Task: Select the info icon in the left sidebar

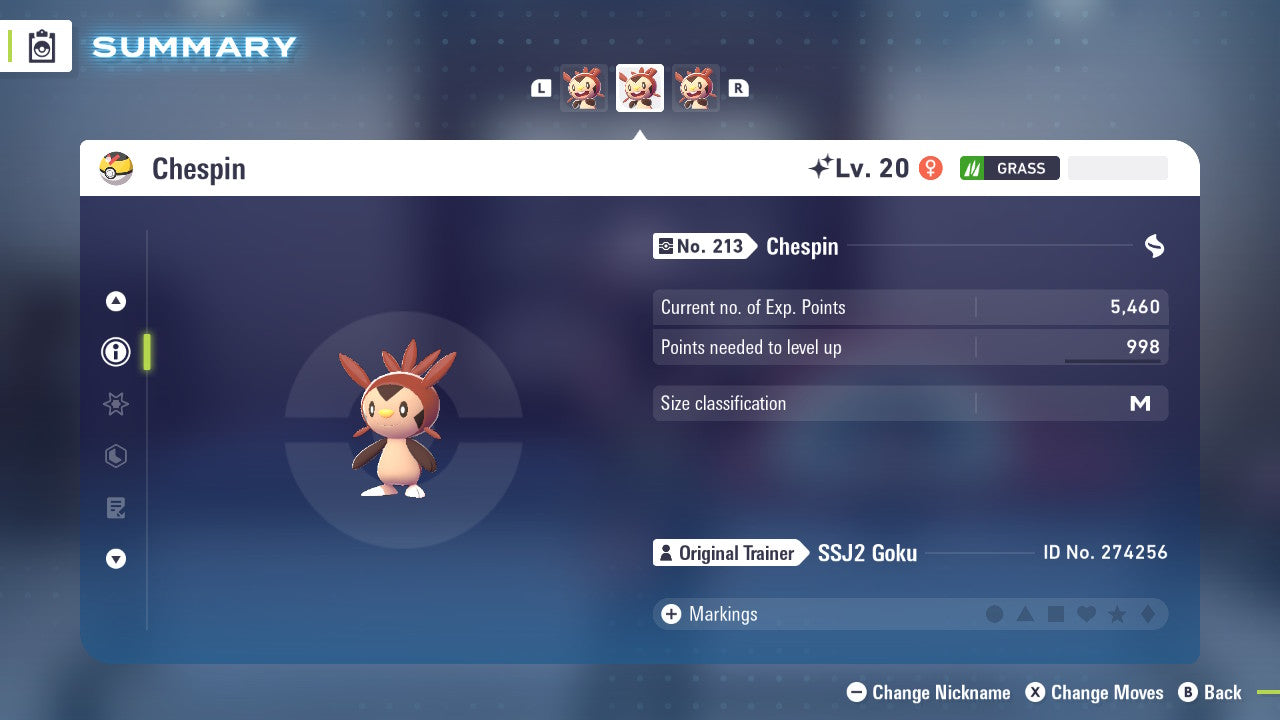Action: tap(115, 352)
